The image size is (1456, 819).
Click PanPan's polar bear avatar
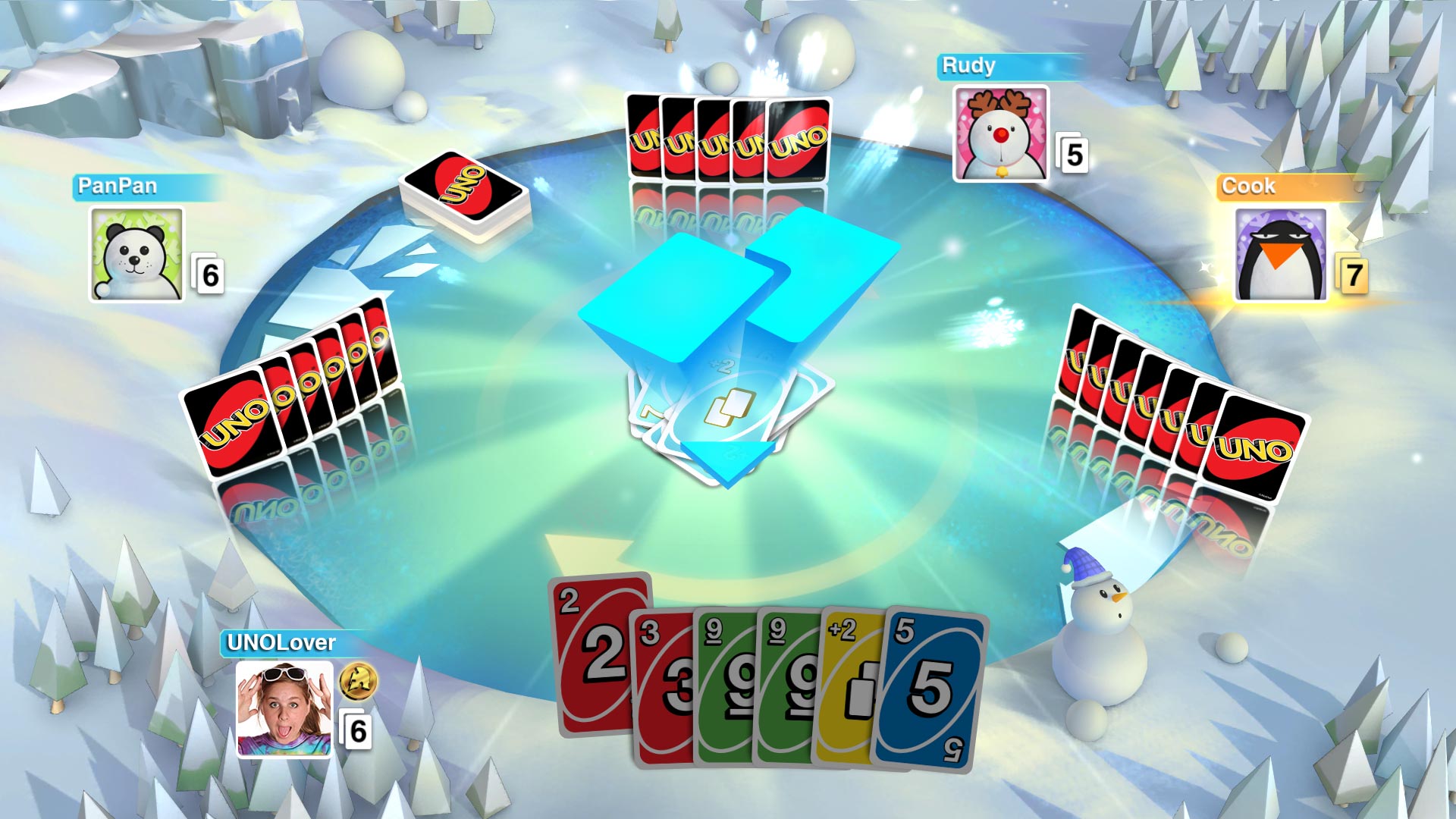[136, 254]
